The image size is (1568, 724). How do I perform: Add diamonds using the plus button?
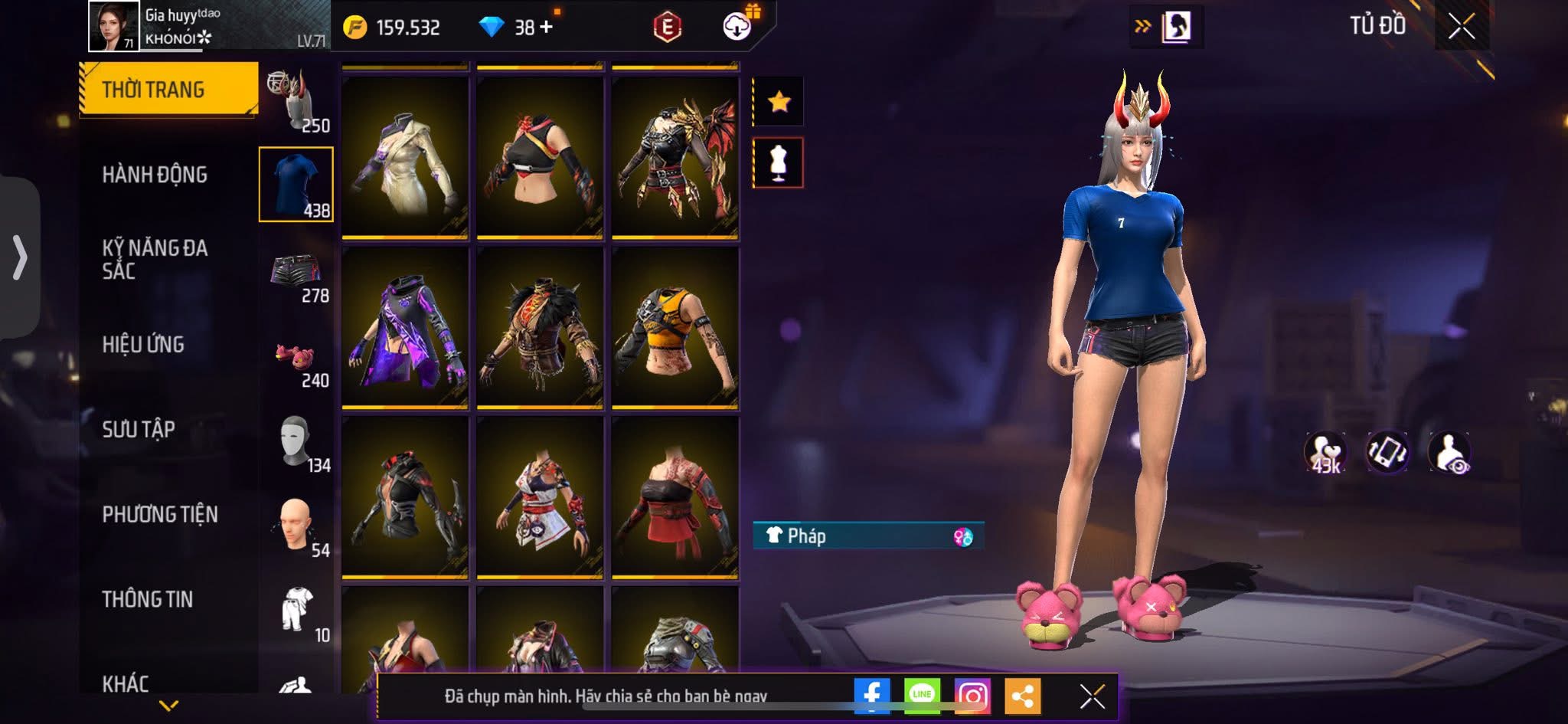[546, 28]
